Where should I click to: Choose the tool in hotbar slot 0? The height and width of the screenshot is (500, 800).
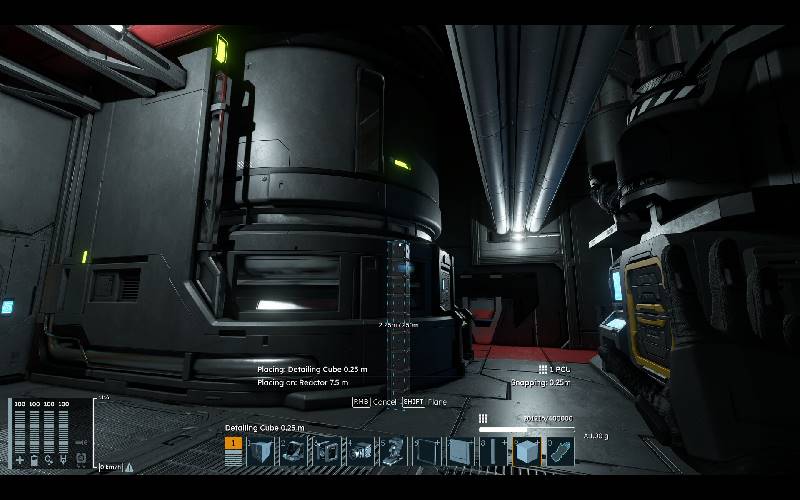[x=560, y=452]
